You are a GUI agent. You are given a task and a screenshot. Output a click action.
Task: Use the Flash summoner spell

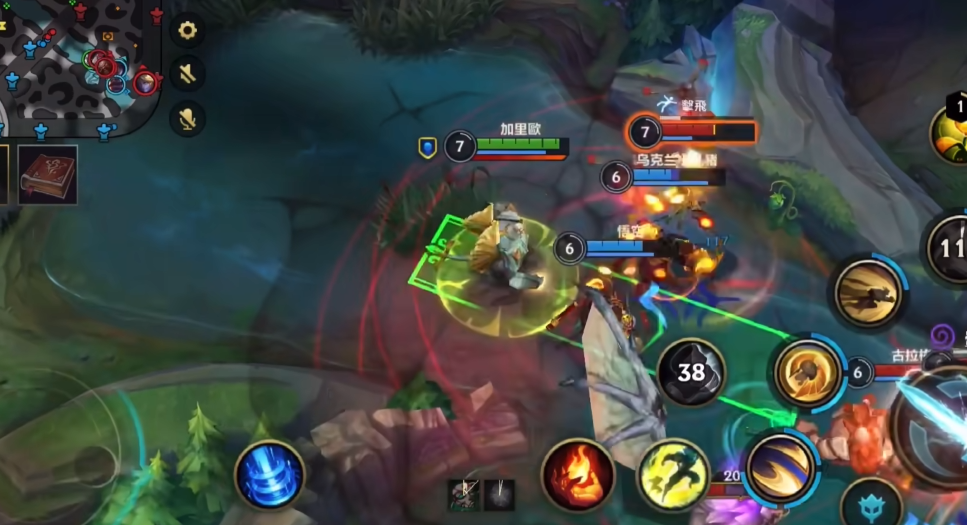(x=674, y=475)
